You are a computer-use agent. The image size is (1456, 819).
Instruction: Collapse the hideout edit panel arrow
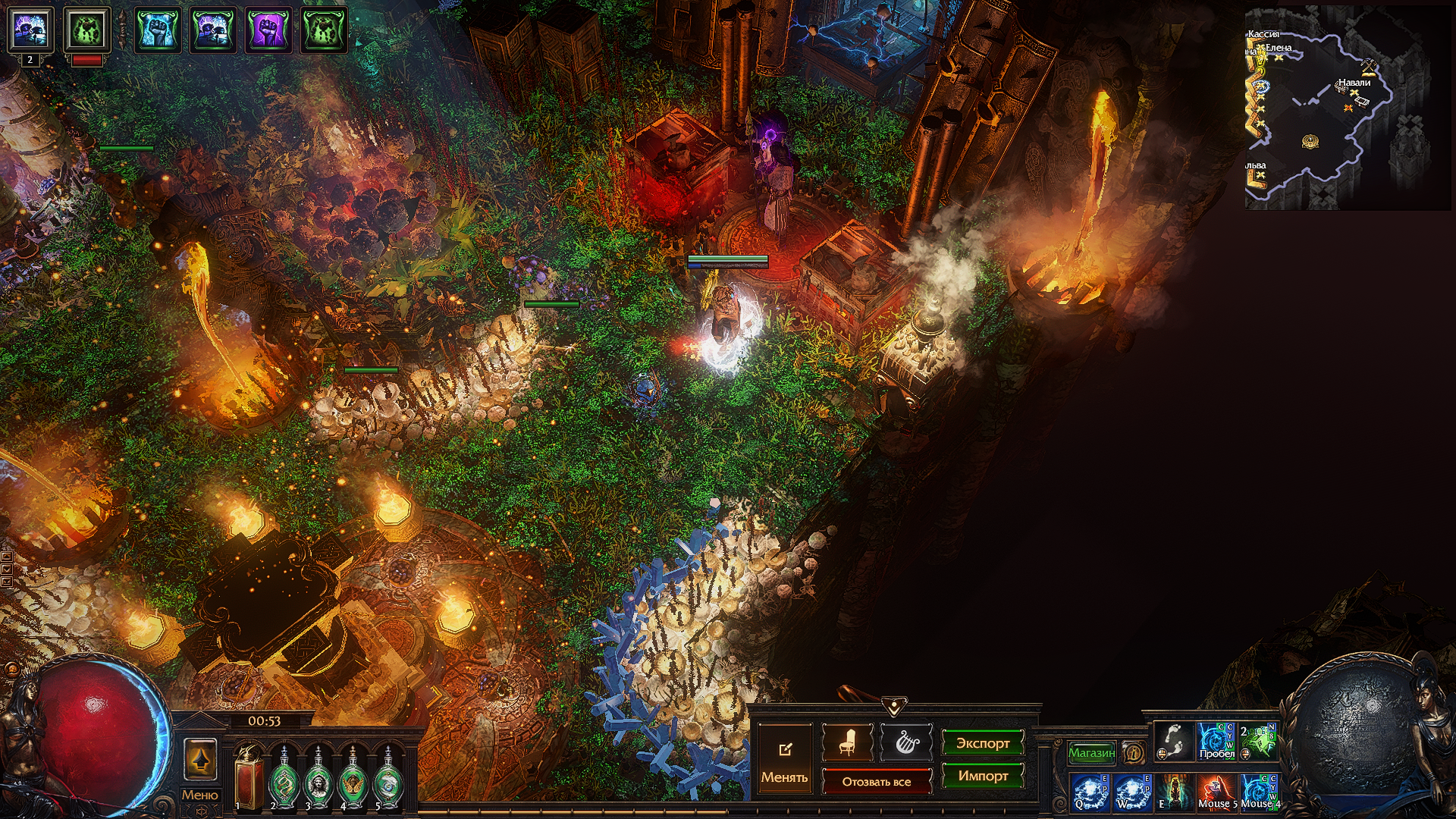pos(894,708)
